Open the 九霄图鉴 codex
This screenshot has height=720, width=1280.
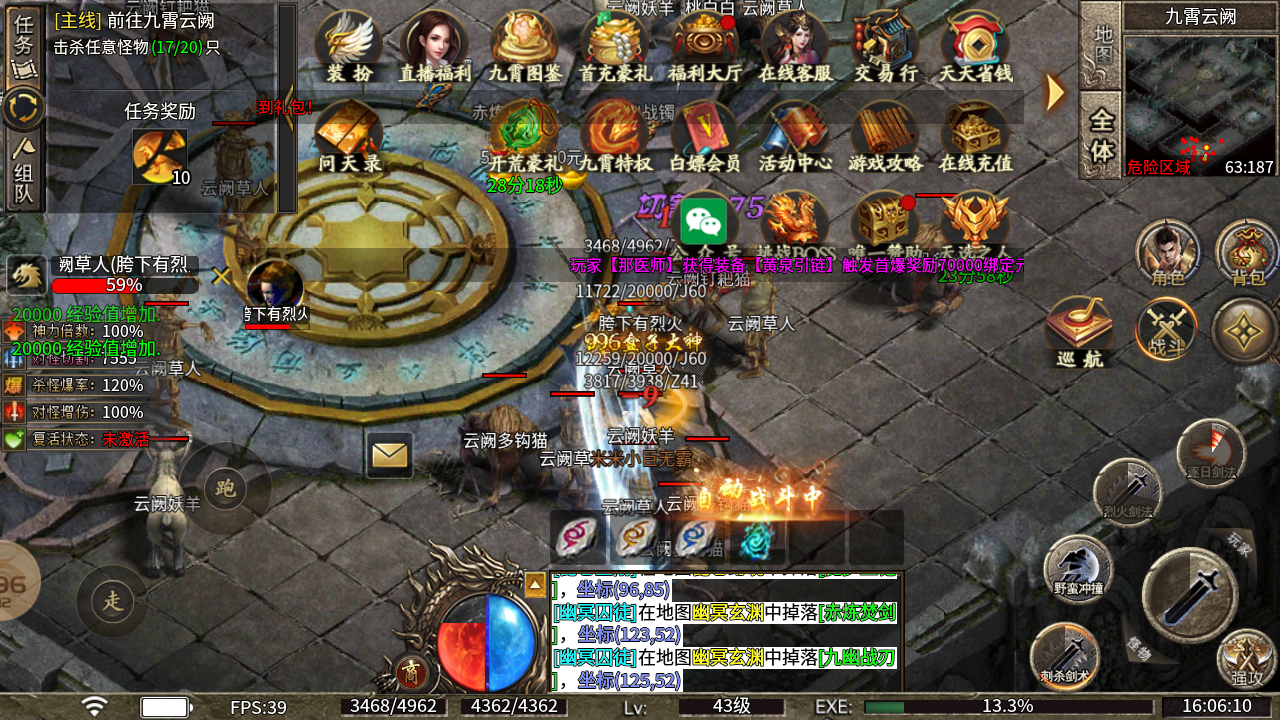524,47
